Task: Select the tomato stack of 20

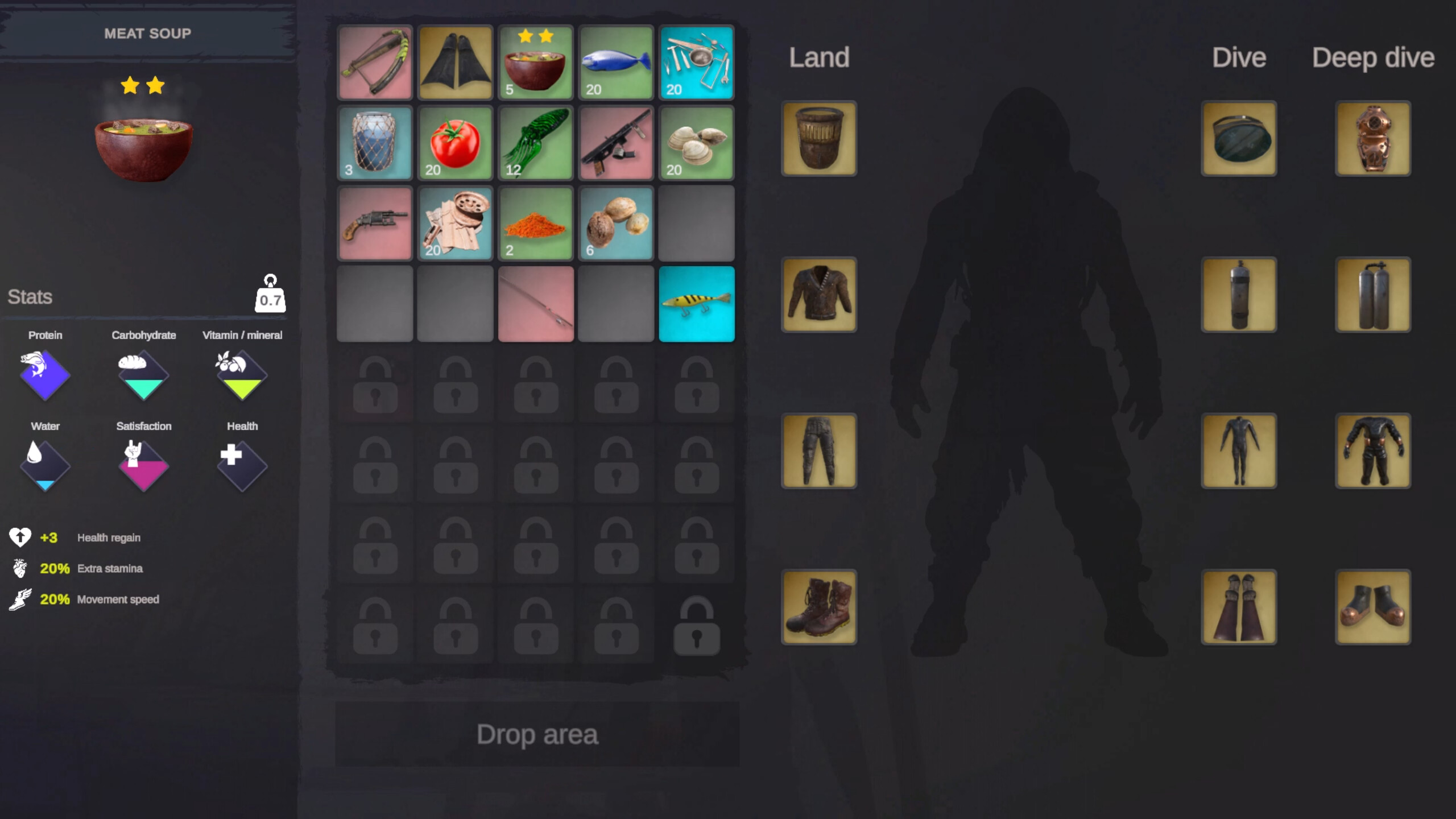Action: point(455,143)
